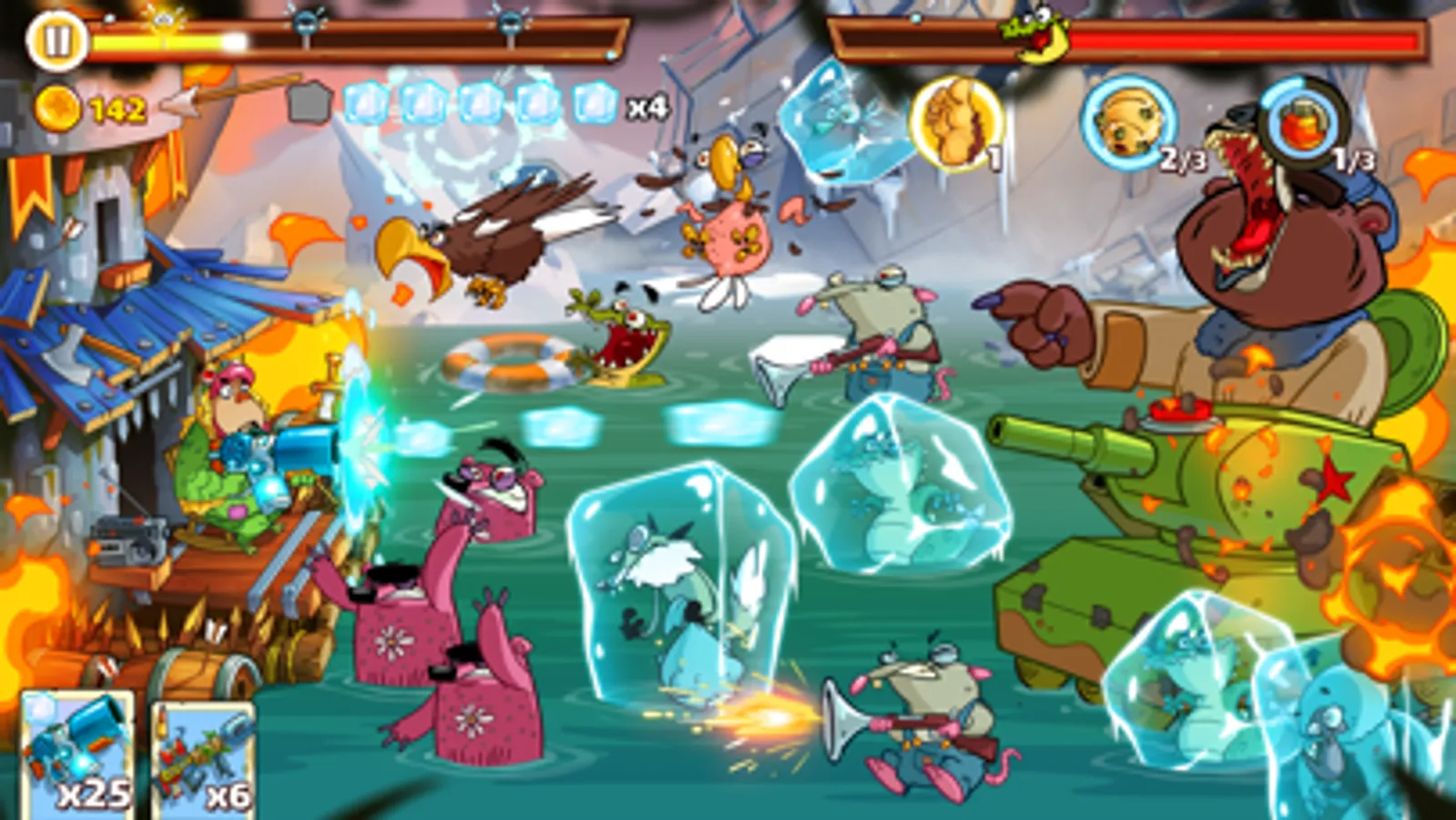Click the coin counter showing 142

96,108
